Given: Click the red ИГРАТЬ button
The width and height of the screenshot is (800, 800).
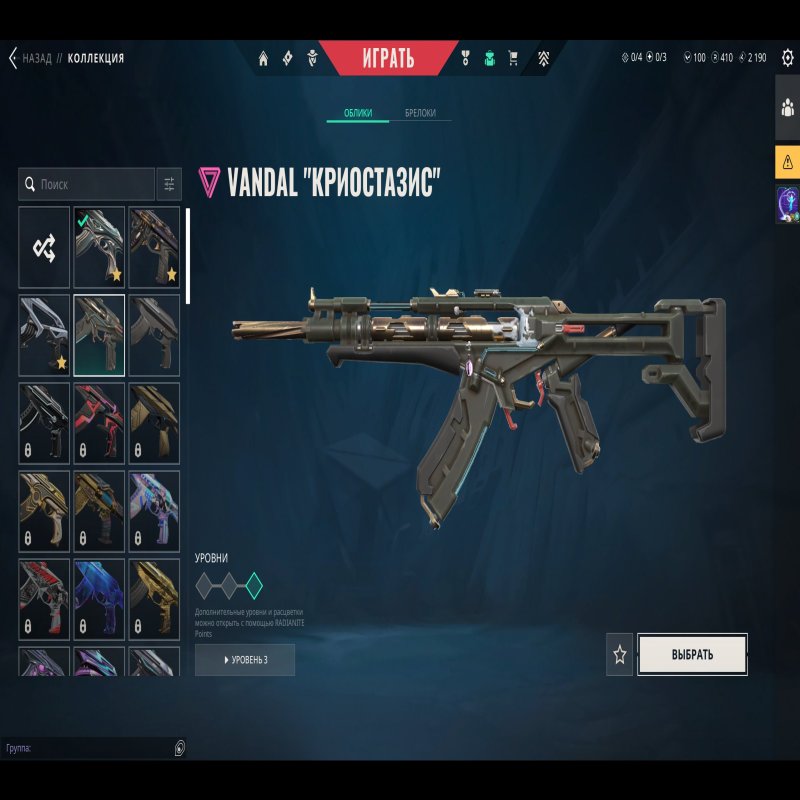Looking at the screenshot, I should coord(387,58).
